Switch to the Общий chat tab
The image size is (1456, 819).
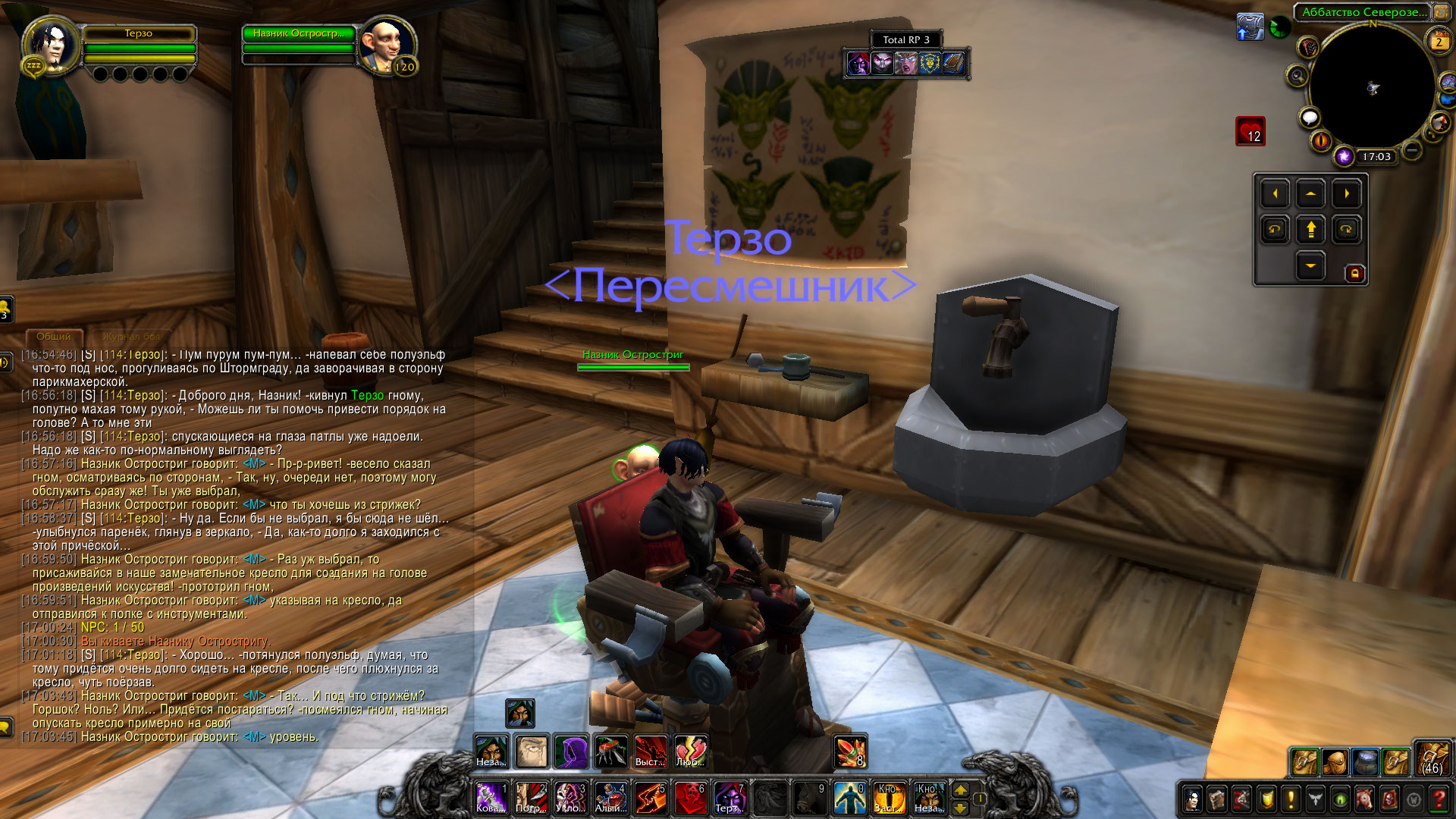click(x=54, y=336)
